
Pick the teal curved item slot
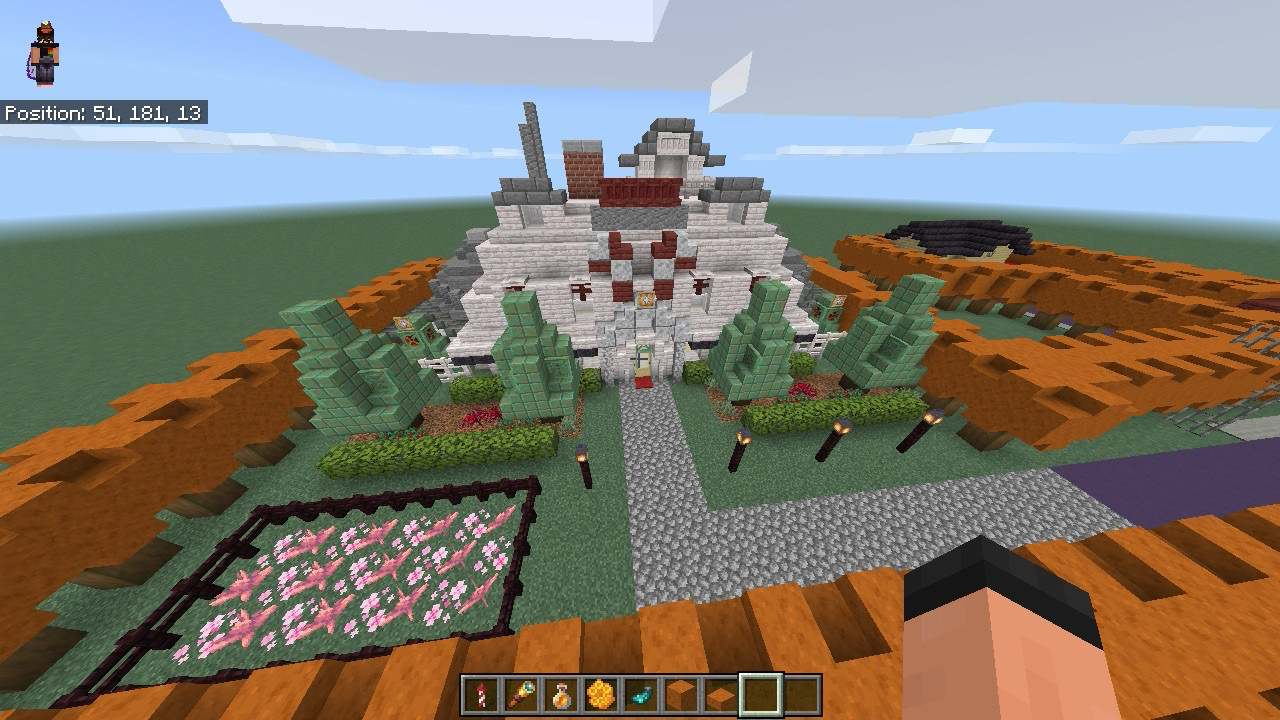640,695
